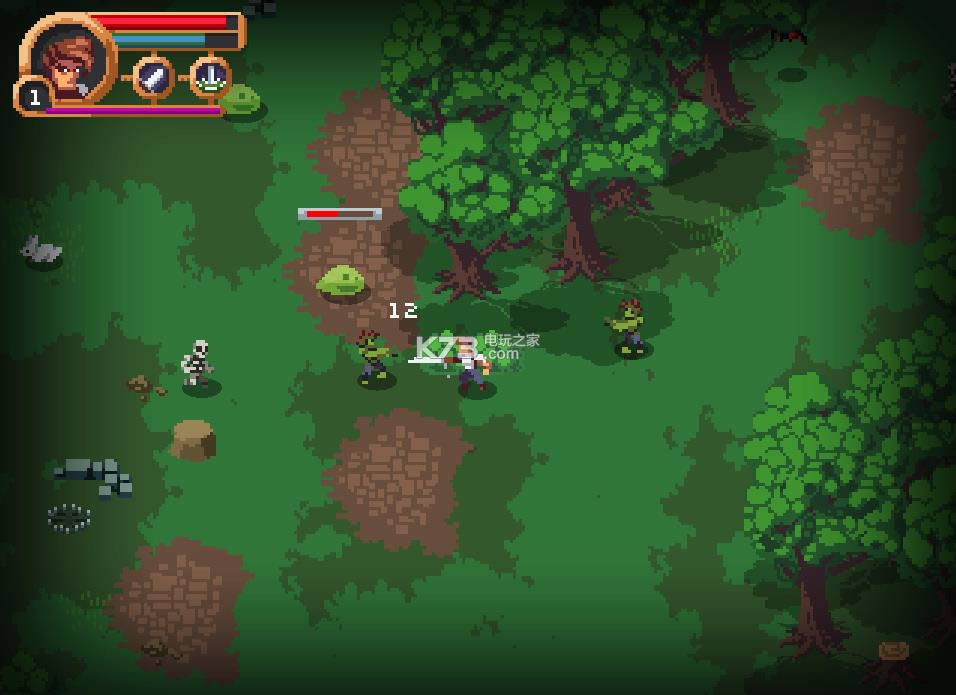The width and height of the screenshot is (956, 695).
Task: Click the hero portrait in the HUD
Action: 68,60
